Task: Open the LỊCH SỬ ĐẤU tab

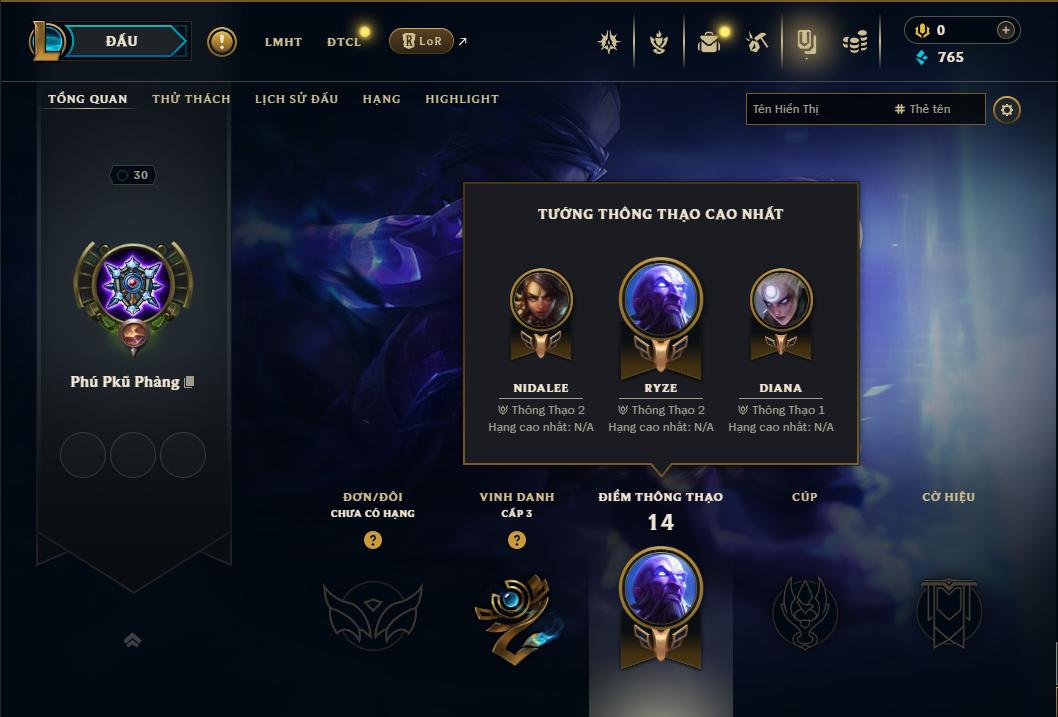Action: point(296,99)
